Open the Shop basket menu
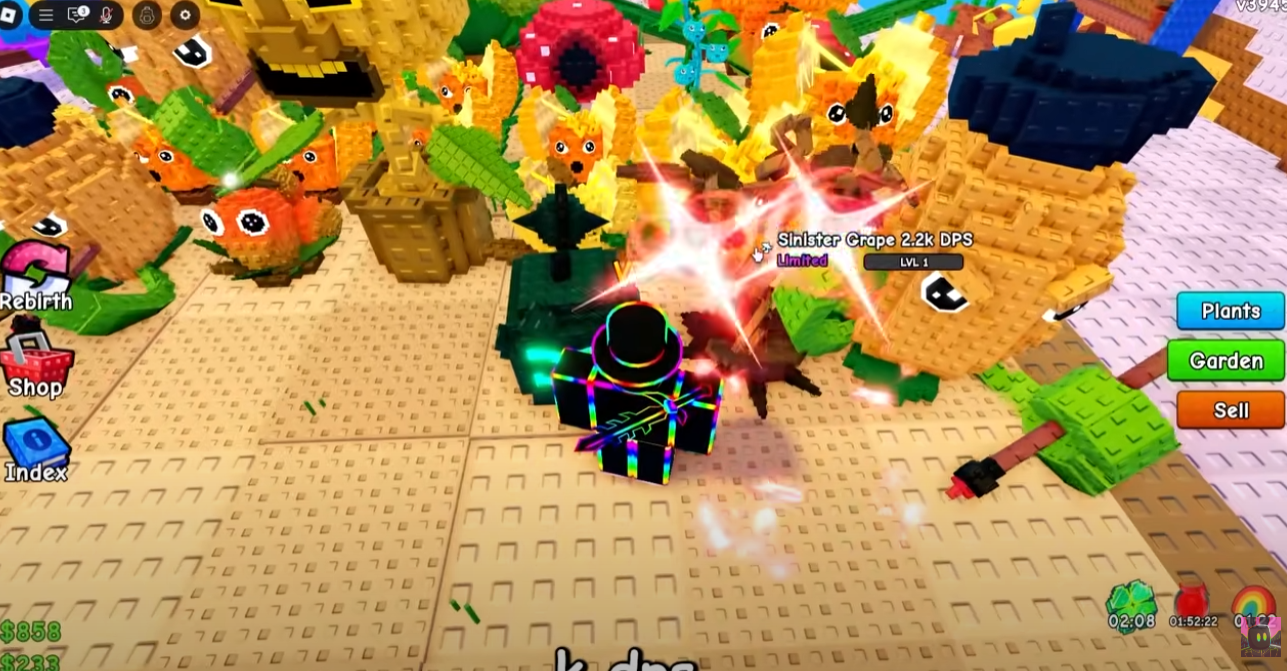Viewport: 1287px width, 671px height. tap(36, 360)
